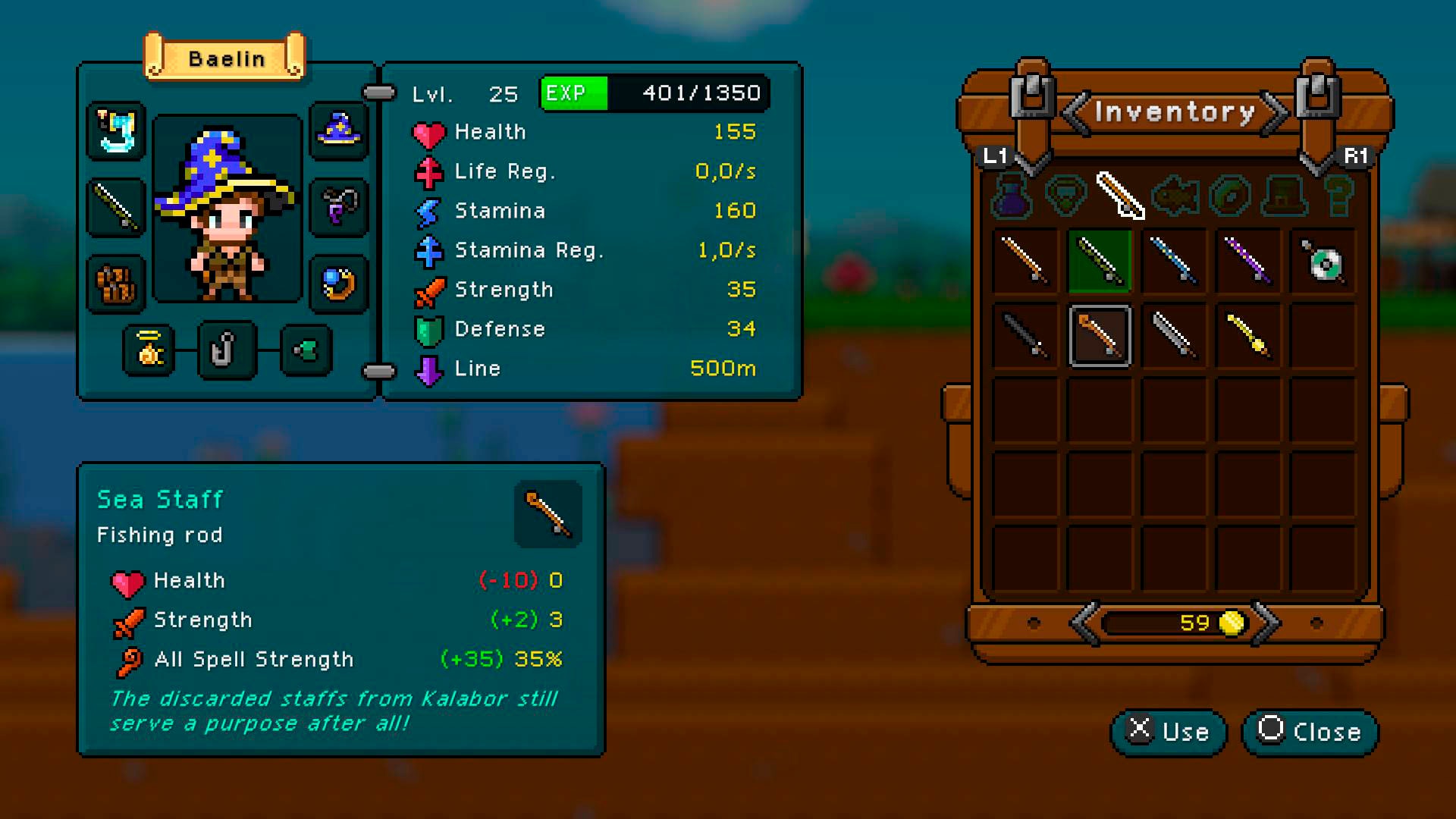Select the golden bait with halo icon
The image size is (1456, 819).
[147, 350]
